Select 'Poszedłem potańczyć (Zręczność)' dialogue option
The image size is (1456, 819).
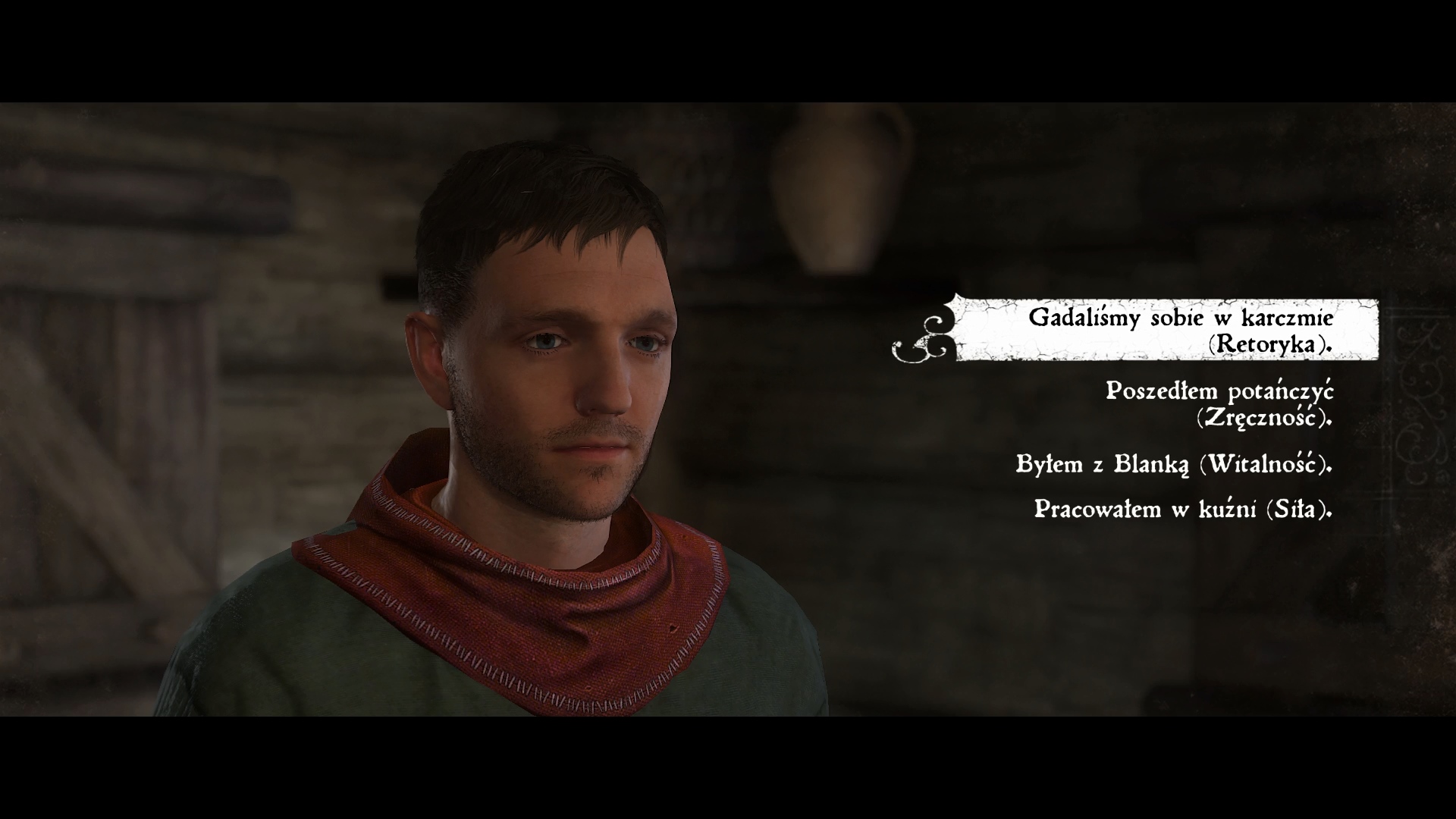pos(1219,404)
